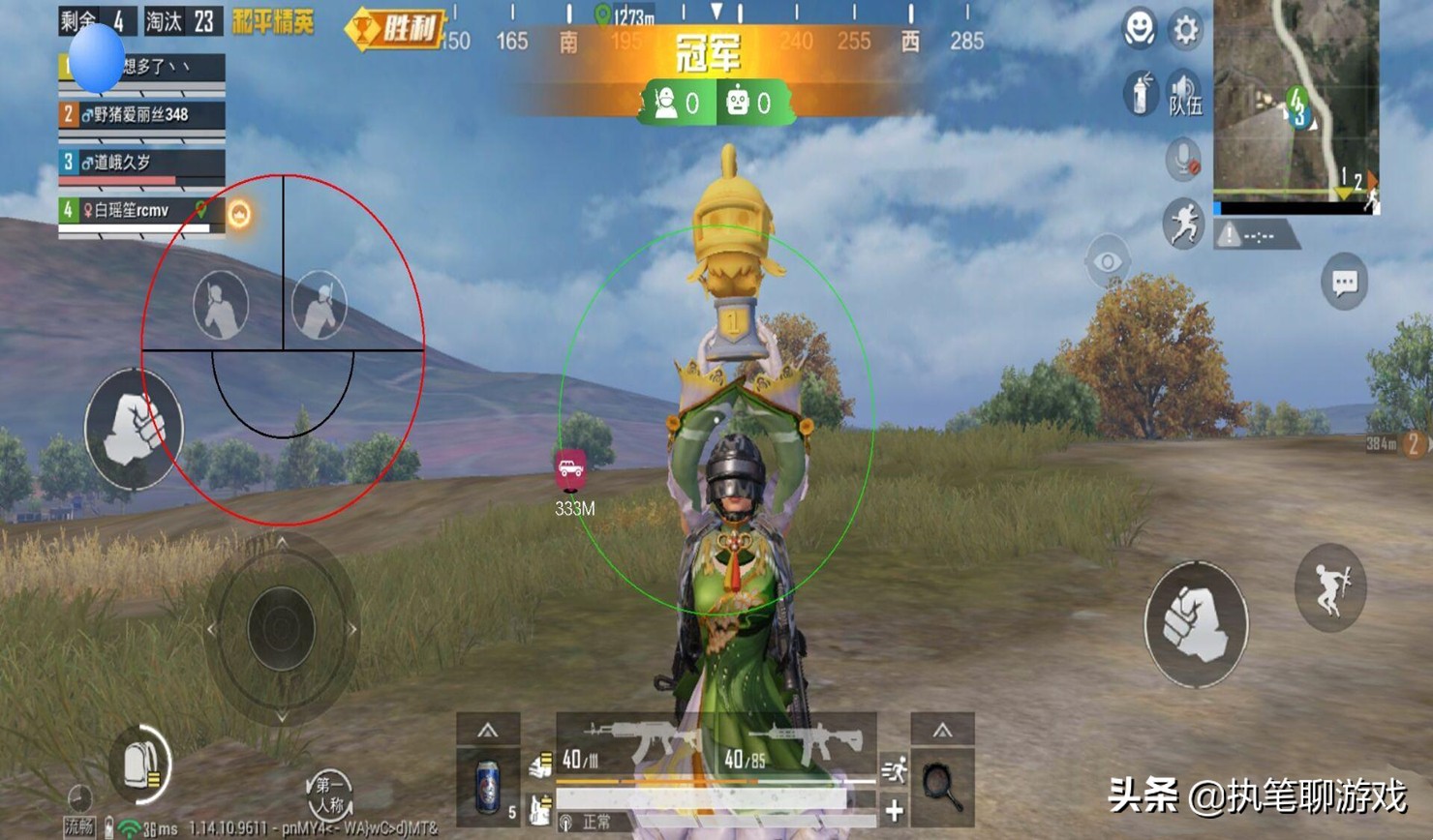Open the backpack inventory

pyautogui.click(x=142, y=765)
